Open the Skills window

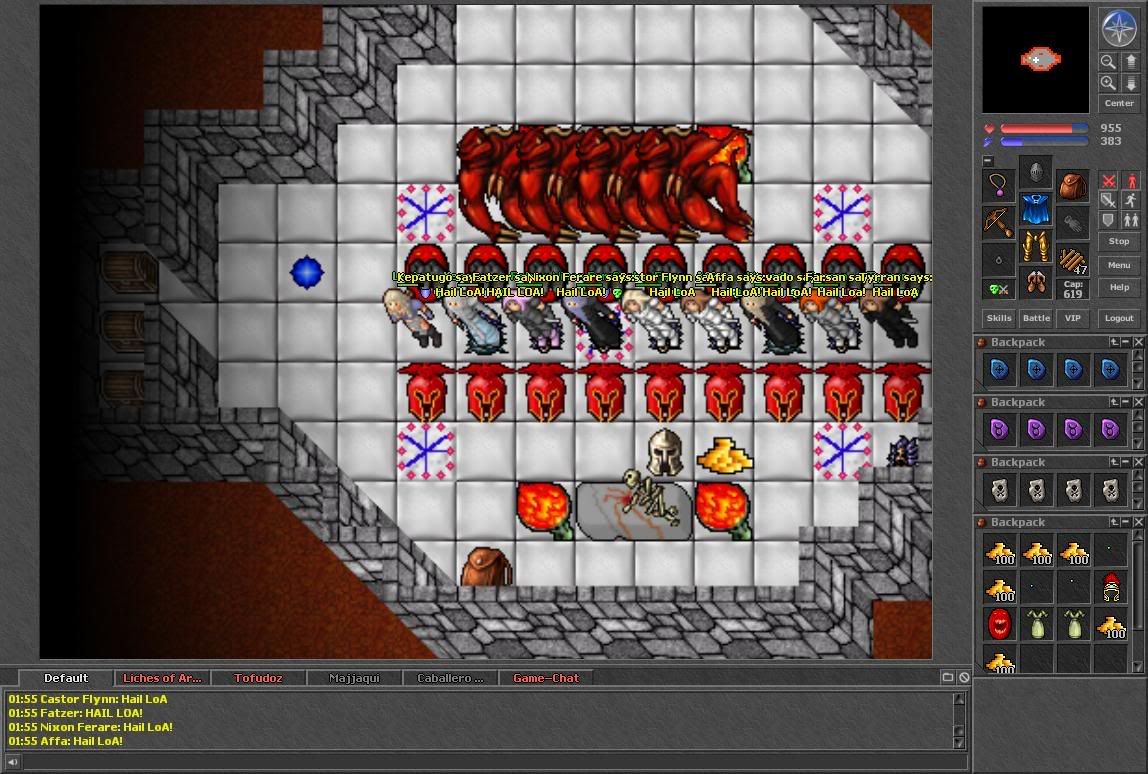pos(999,318)
